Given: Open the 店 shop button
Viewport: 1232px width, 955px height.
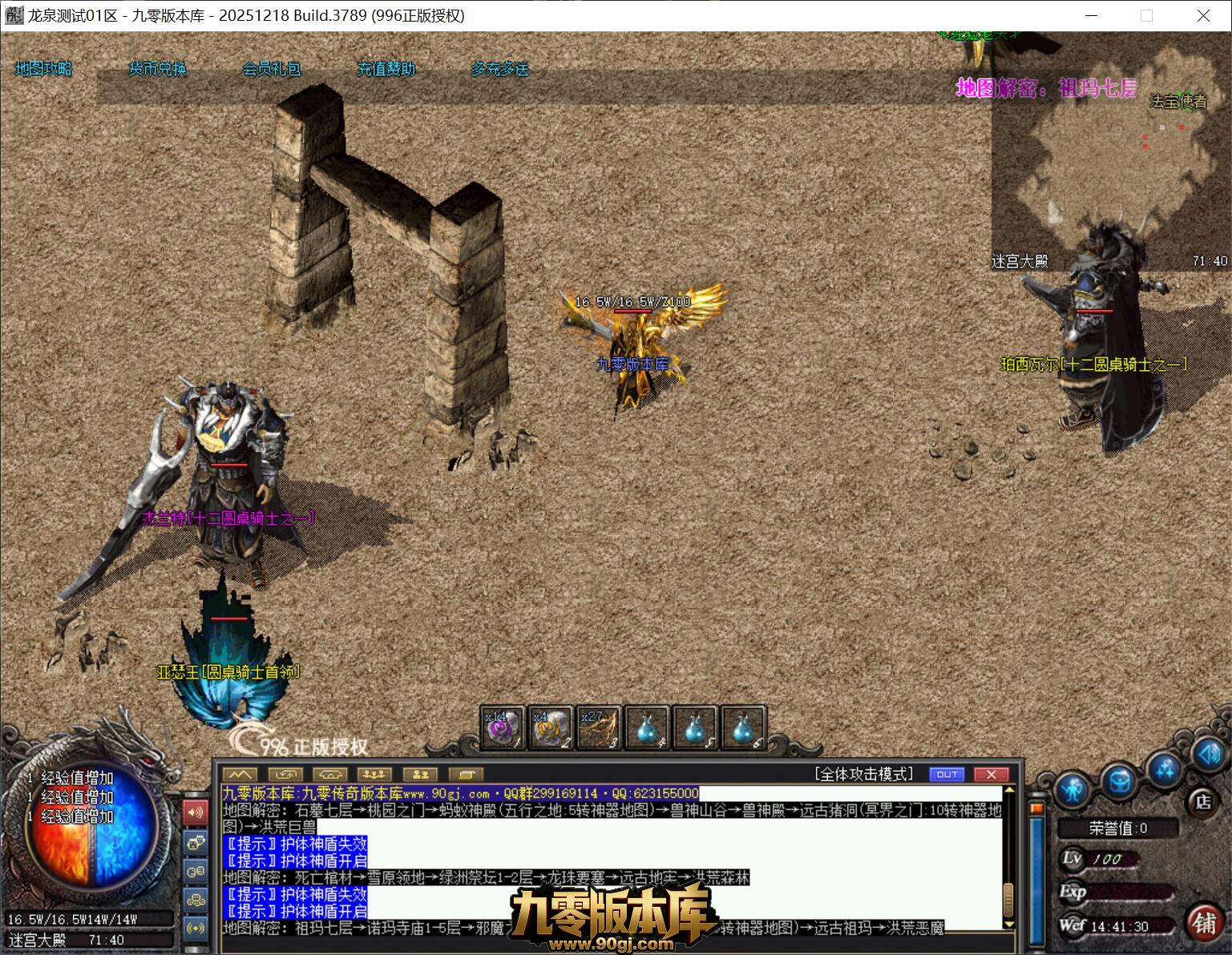Looking at the screenshot, I should [1202, 801].
